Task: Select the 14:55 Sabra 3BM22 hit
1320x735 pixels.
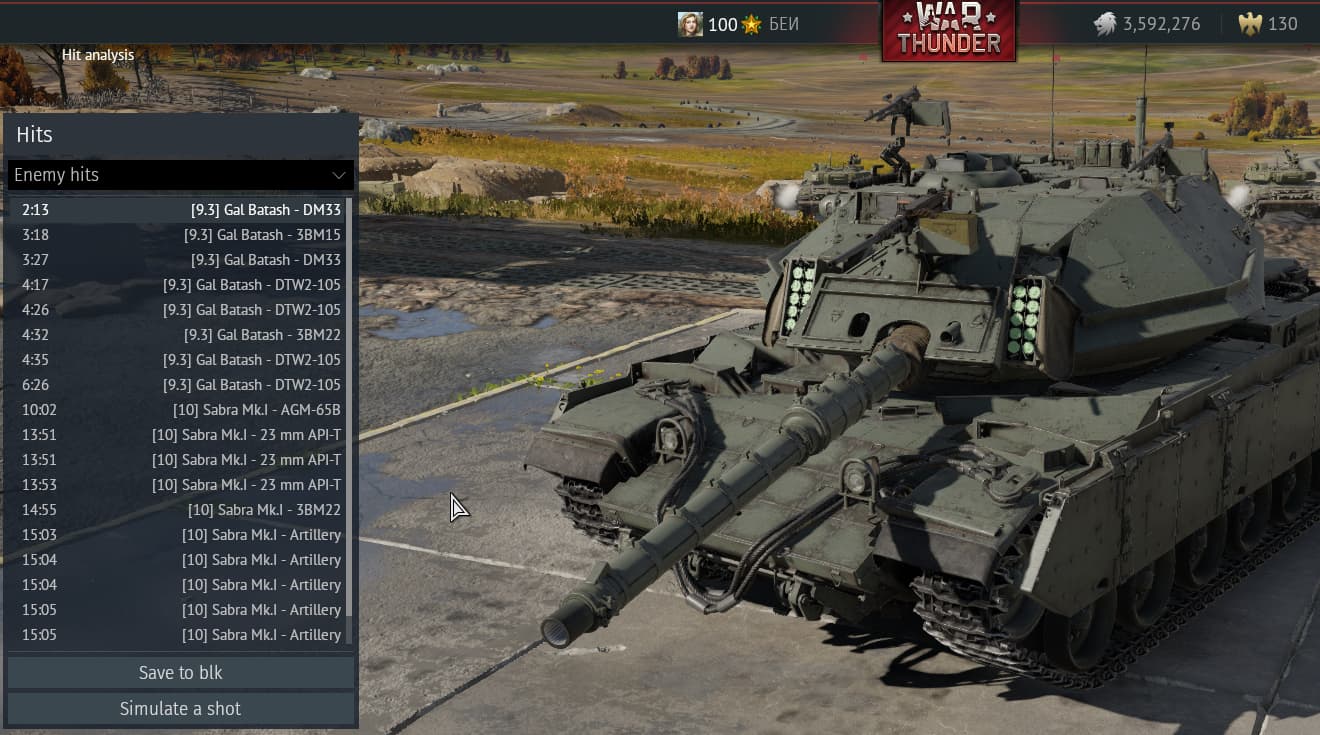Action: pyautogui.click(x=180, y=509)
